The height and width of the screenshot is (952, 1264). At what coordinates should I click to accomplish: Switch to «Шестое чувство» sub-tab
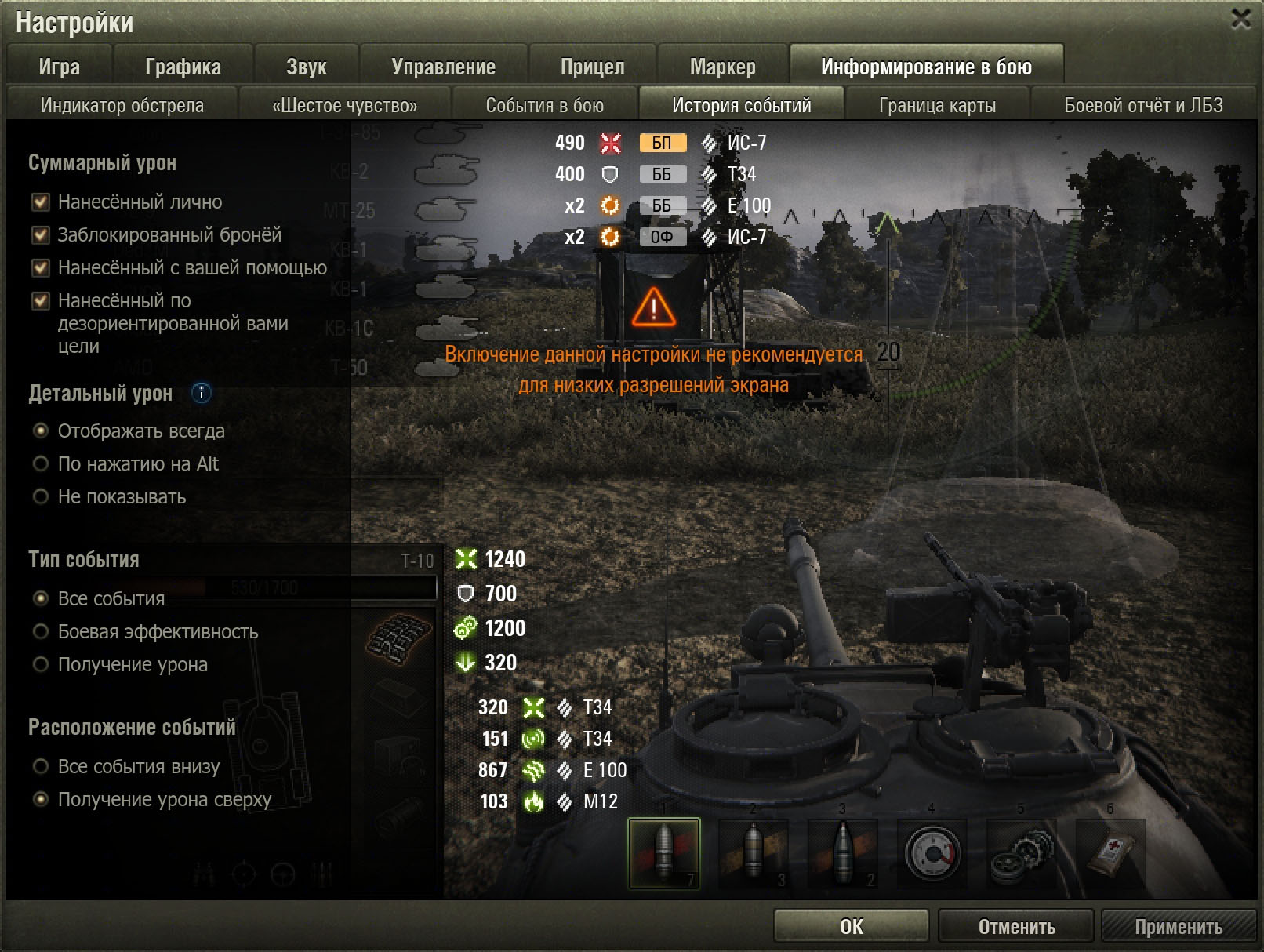pos(344,105)
